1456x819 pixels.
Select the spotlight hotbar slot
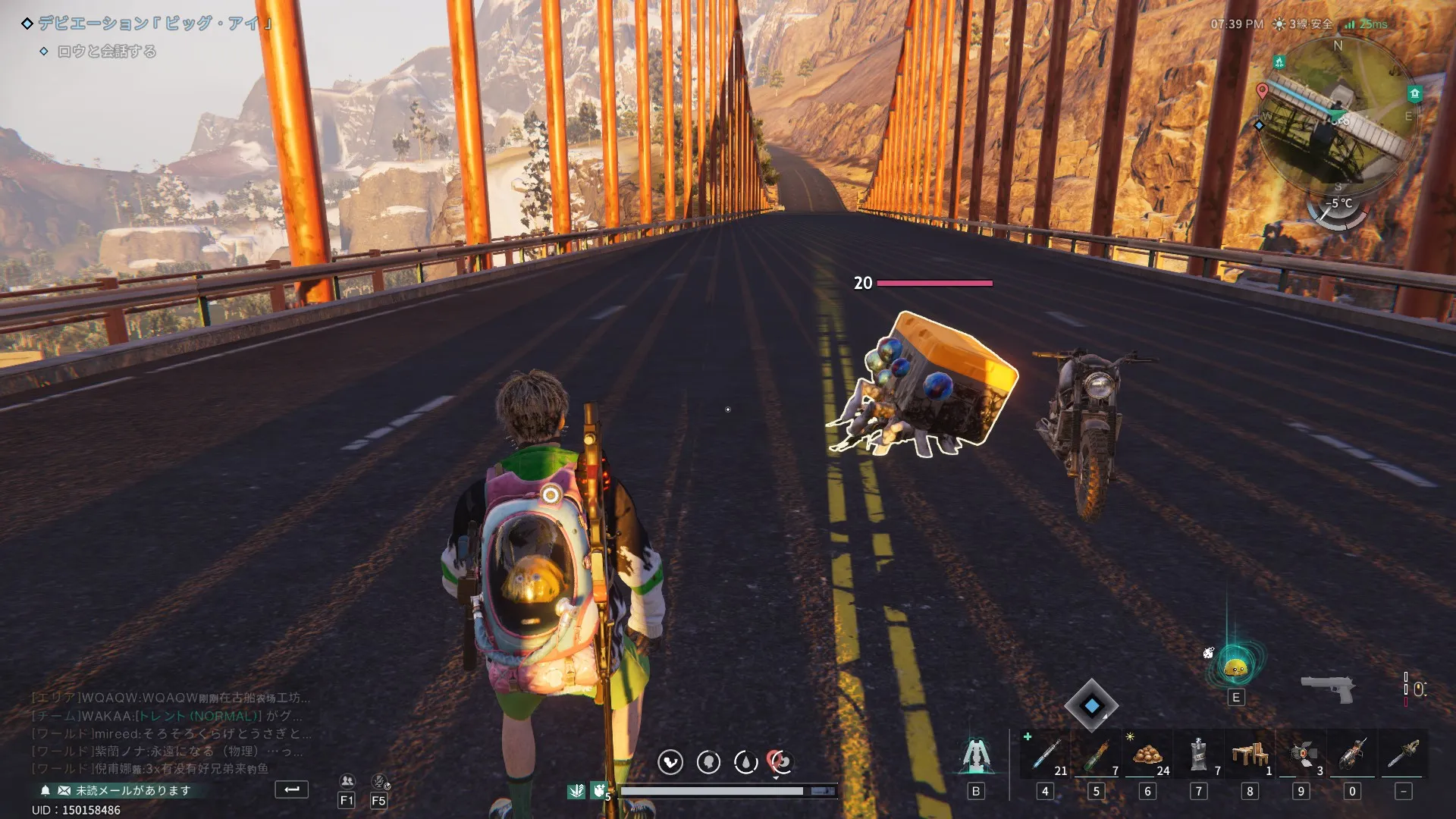pyautogui.click(x=1301, y=755)
